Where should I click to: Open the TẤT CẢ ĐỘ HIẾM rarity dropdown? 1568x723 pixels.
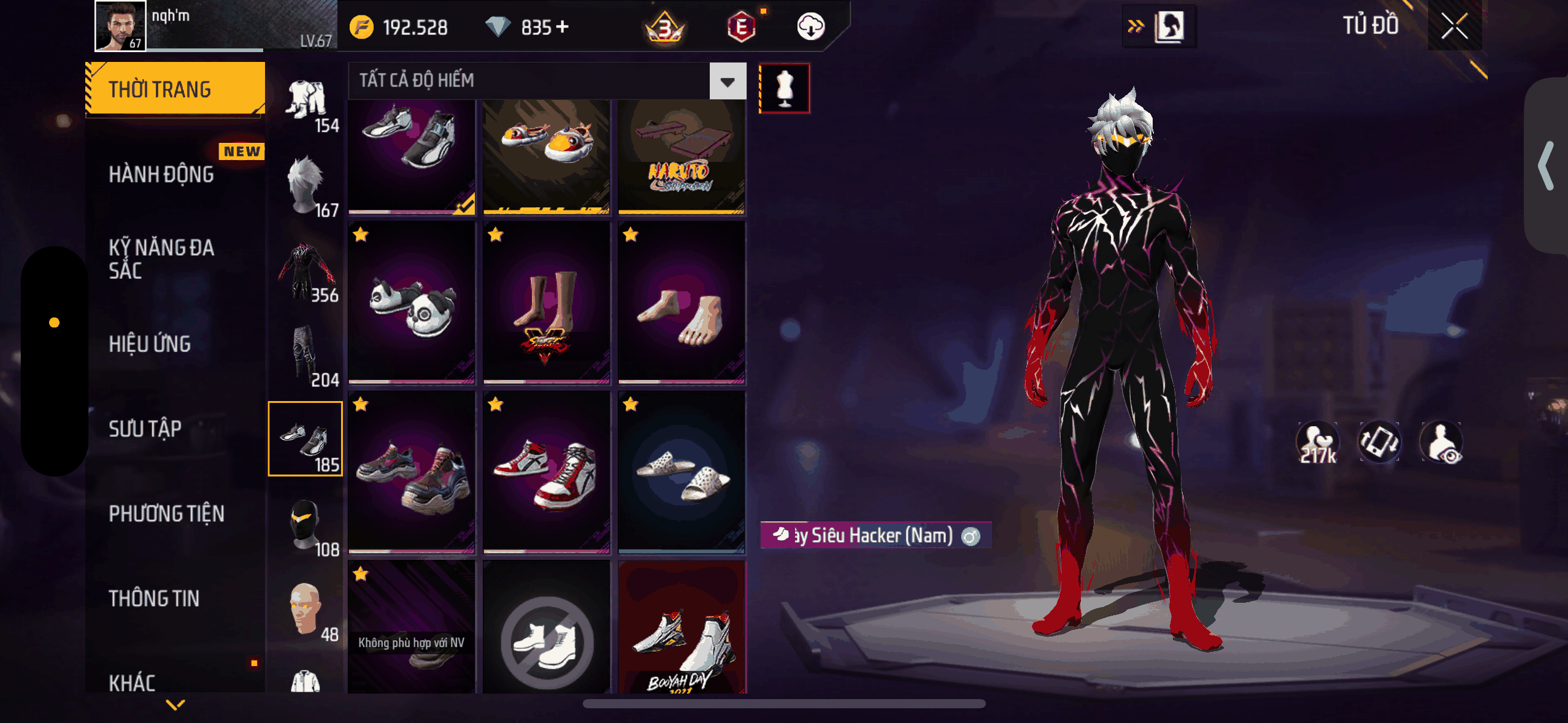[x=728, y=81]
